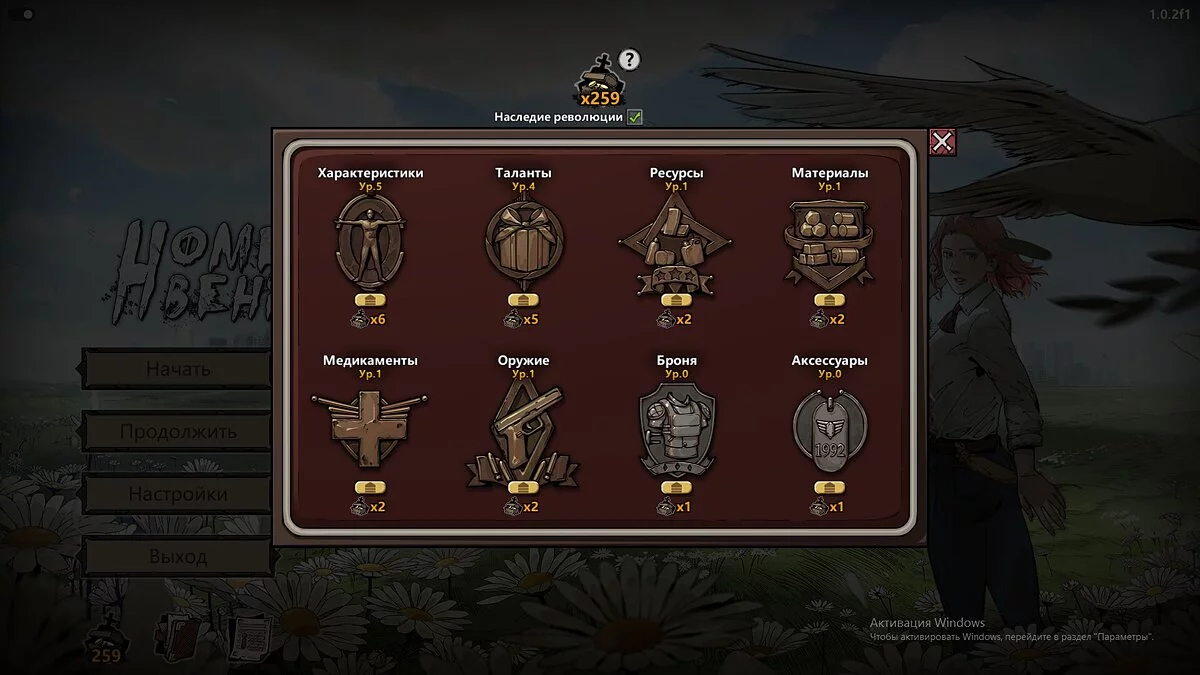Upgrade Броня with the yellow button
This screenshot has width=1200, height=675.
click(676, 487)
